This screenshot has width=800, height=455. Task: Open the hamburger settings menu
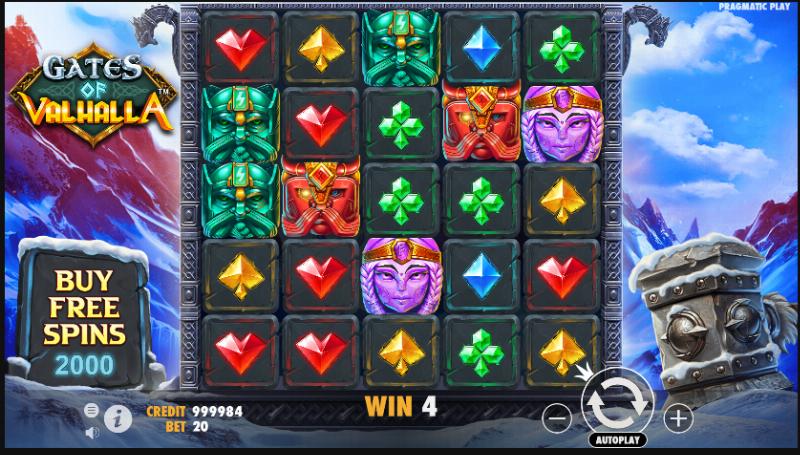(92, 410)
